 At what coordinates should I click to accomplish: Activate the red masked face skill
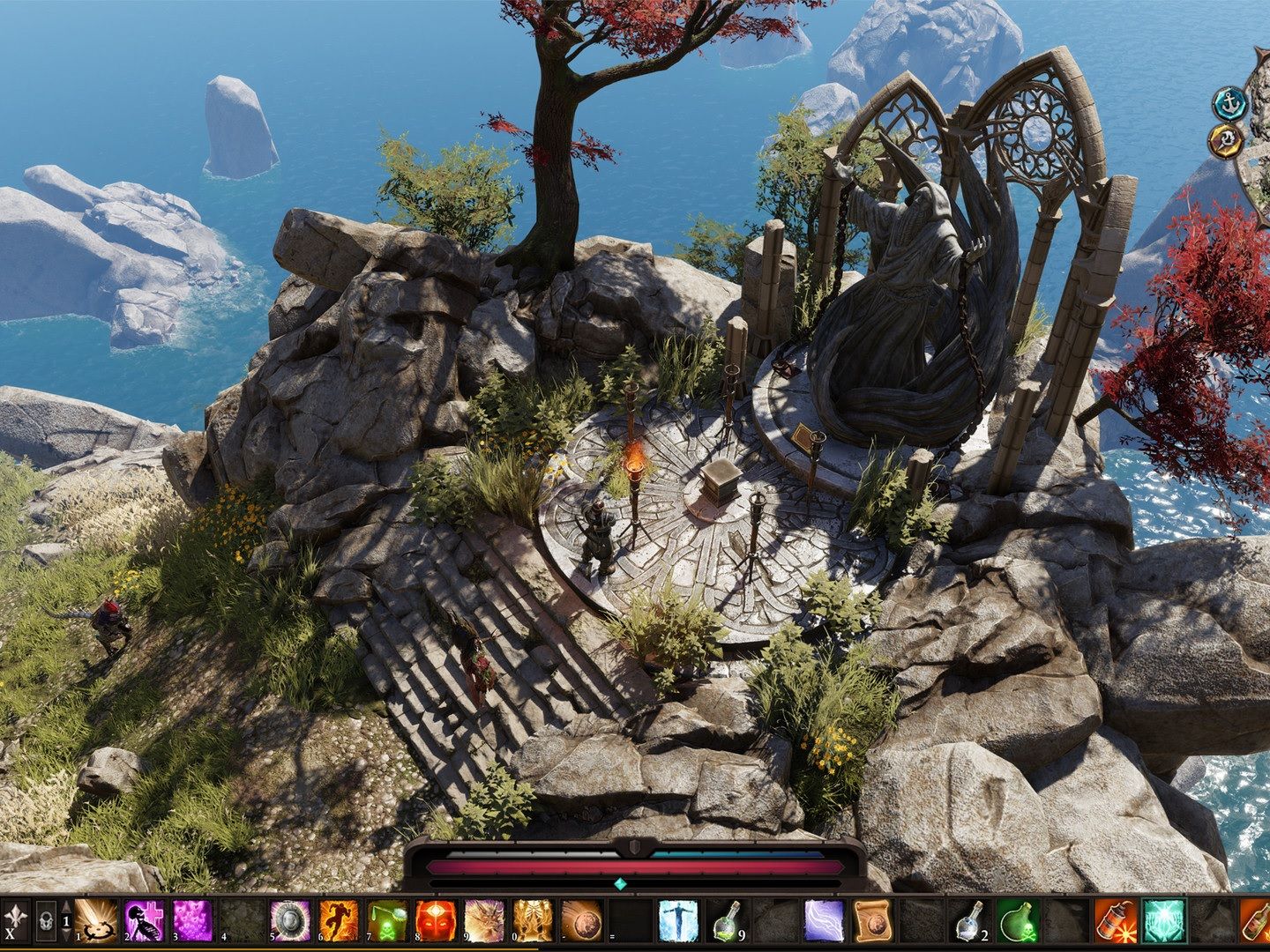point(435,921)
